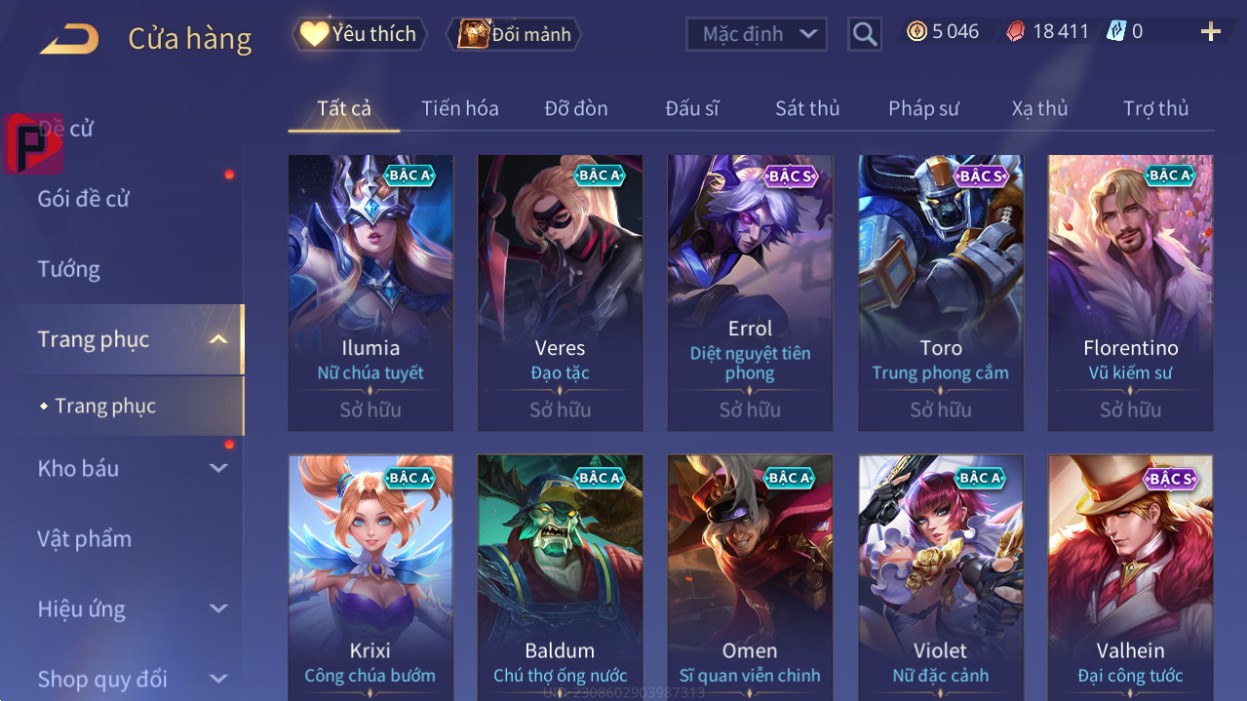Choose the Pháp sư tab
Screen dimensions: 1247x701
coord(923,108)
